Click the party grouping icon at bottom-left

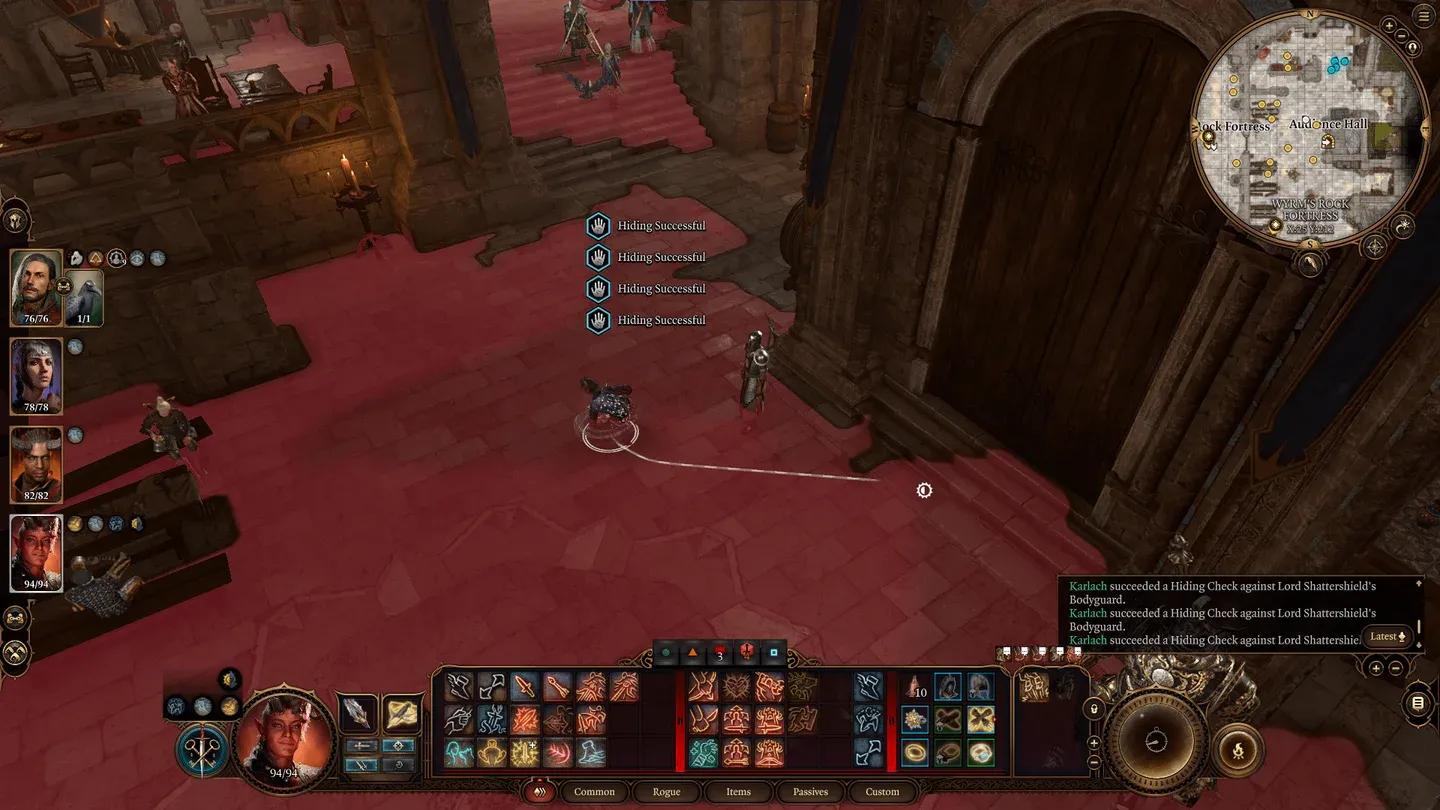[16, 617]
